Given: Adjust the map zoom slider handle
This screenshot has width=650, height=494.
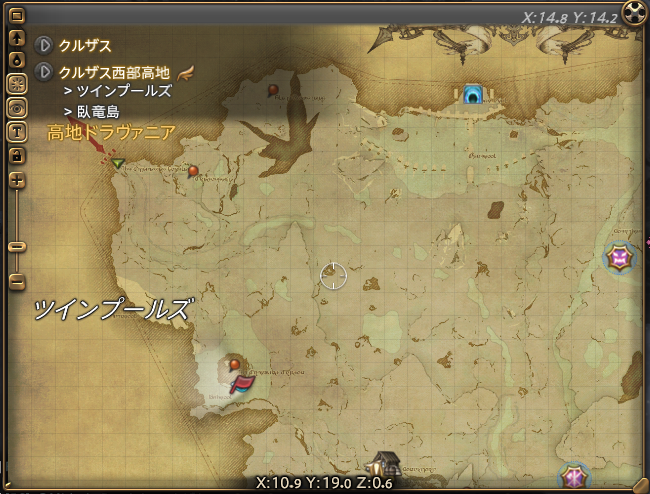Looking at the screenshot, I should click(16, 246).
